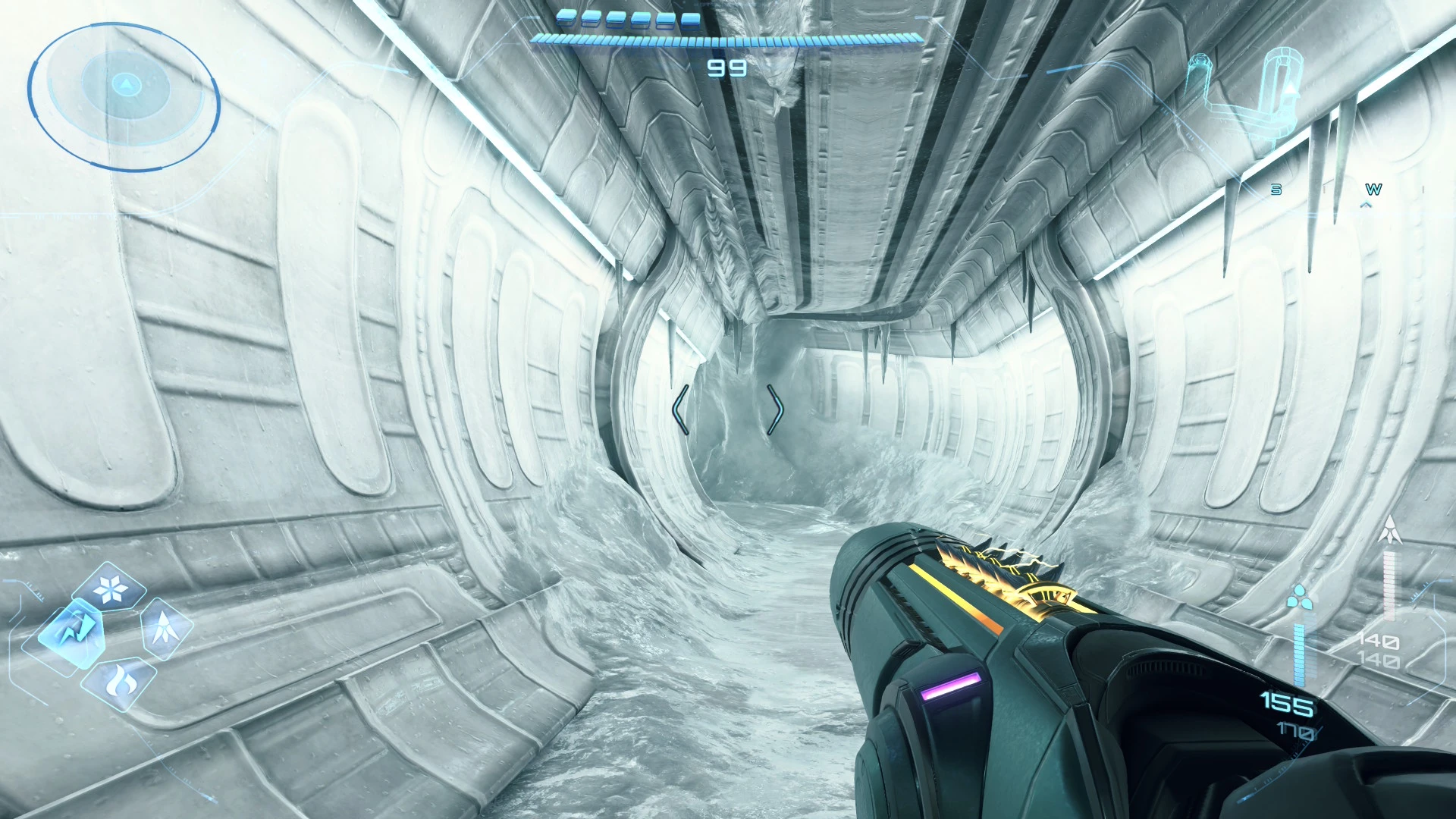The image size is (1456, 819).
Task: Click the circular radar display
Action: point(124,96)
